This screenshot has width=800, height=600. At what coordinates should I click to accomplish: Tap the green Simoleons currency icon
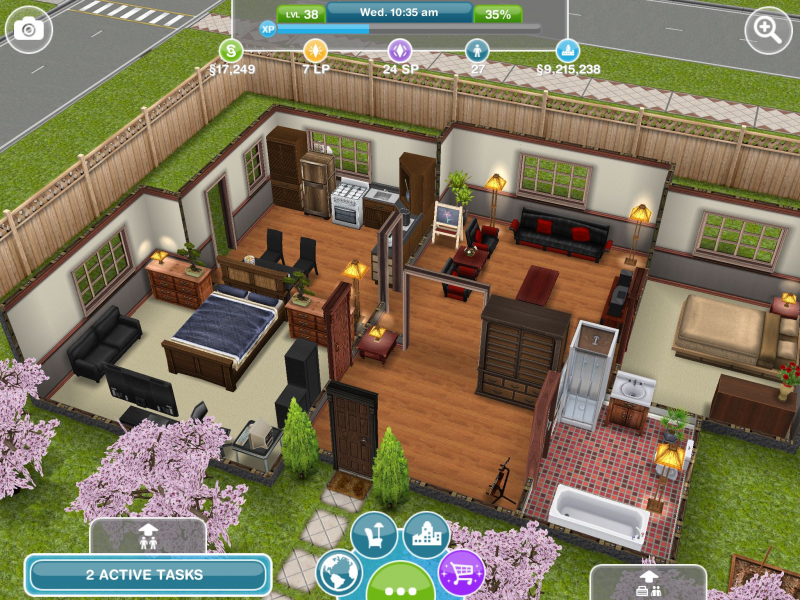coord(231,49)
